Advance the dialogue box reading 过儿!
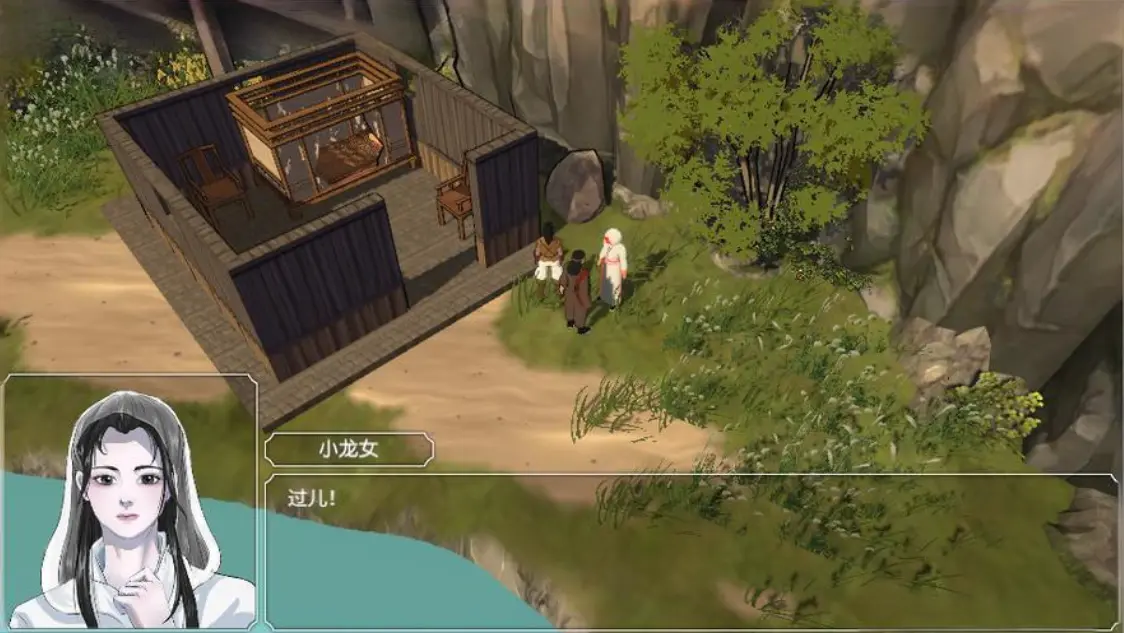The image size is (1124, 633). 690,551
